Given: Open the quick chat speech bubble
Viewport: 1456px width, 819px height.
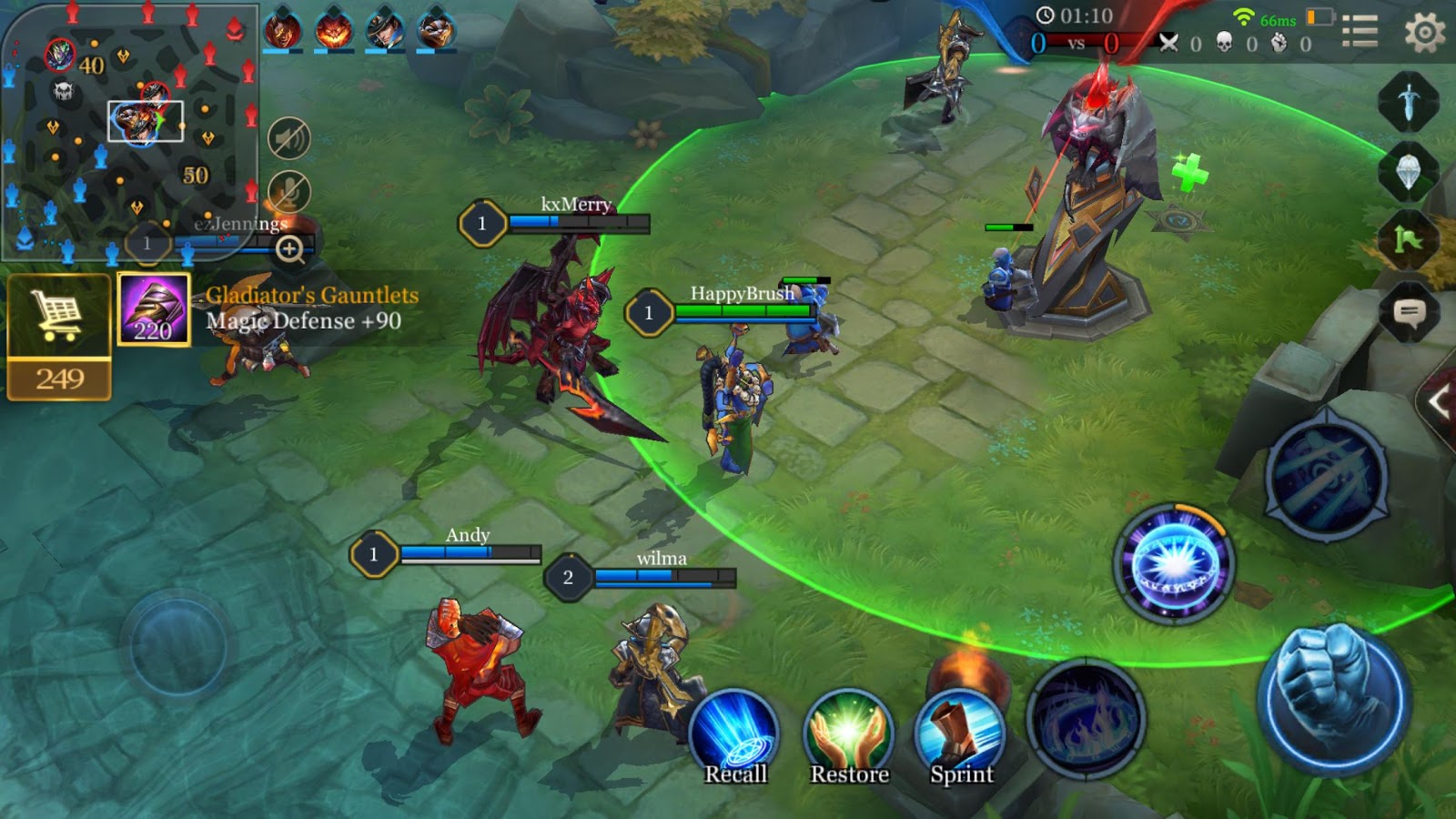Looking at the screenshot, I should coord(1409,314).
